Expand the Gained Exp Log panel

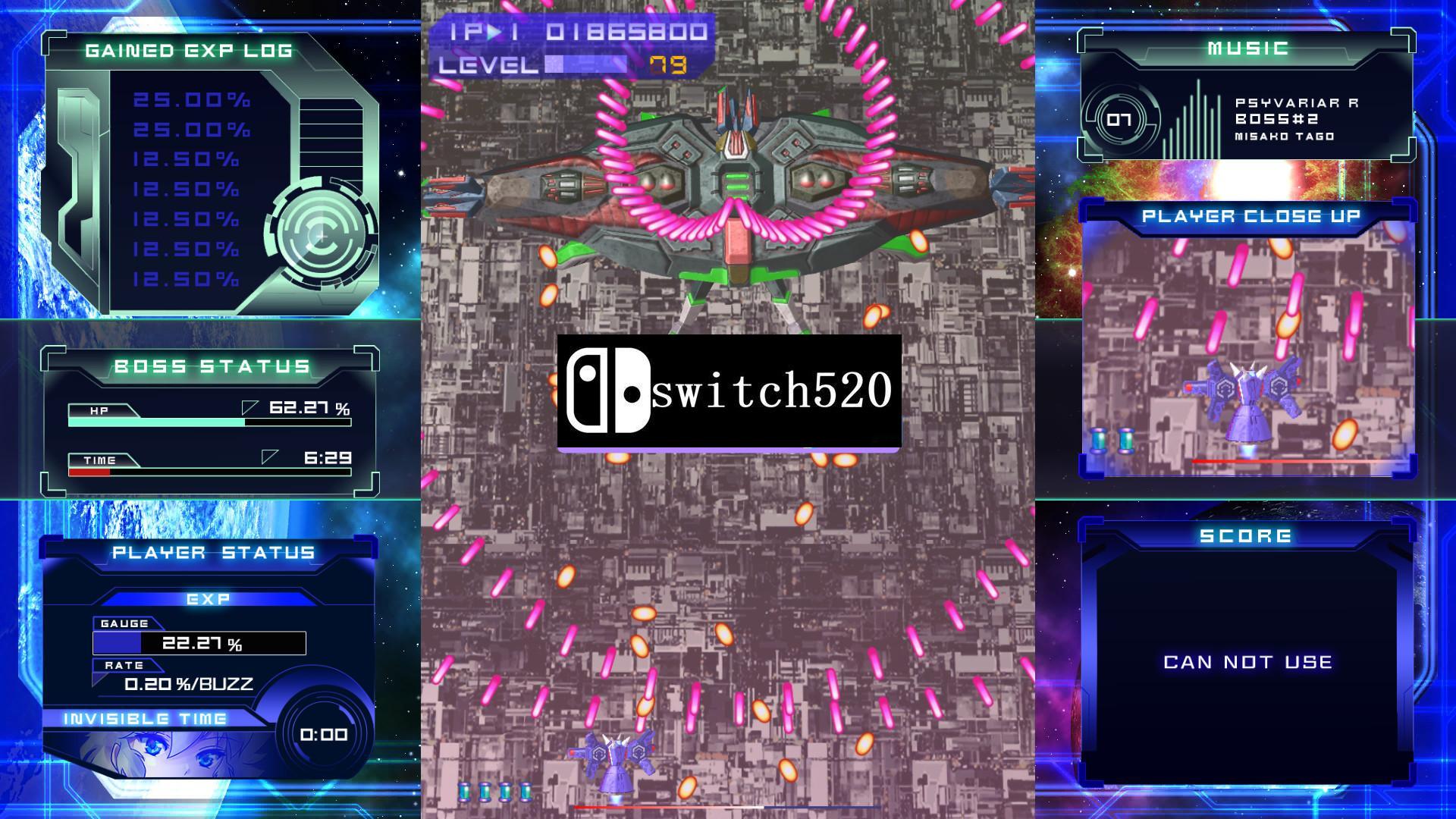click(188, 51)
